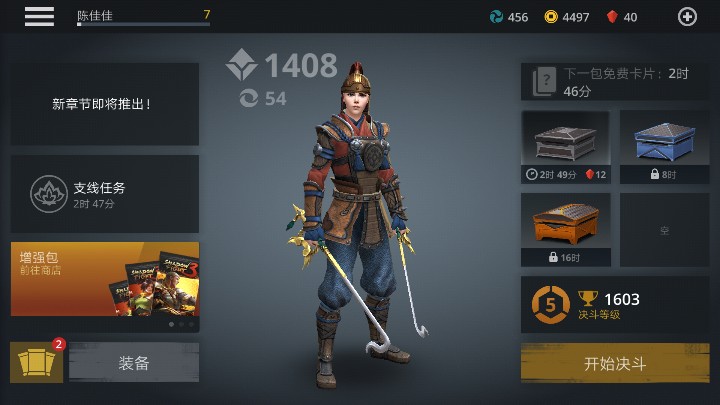Start a duel with 开始决斗
720x405 pixels.
[615, 363]
